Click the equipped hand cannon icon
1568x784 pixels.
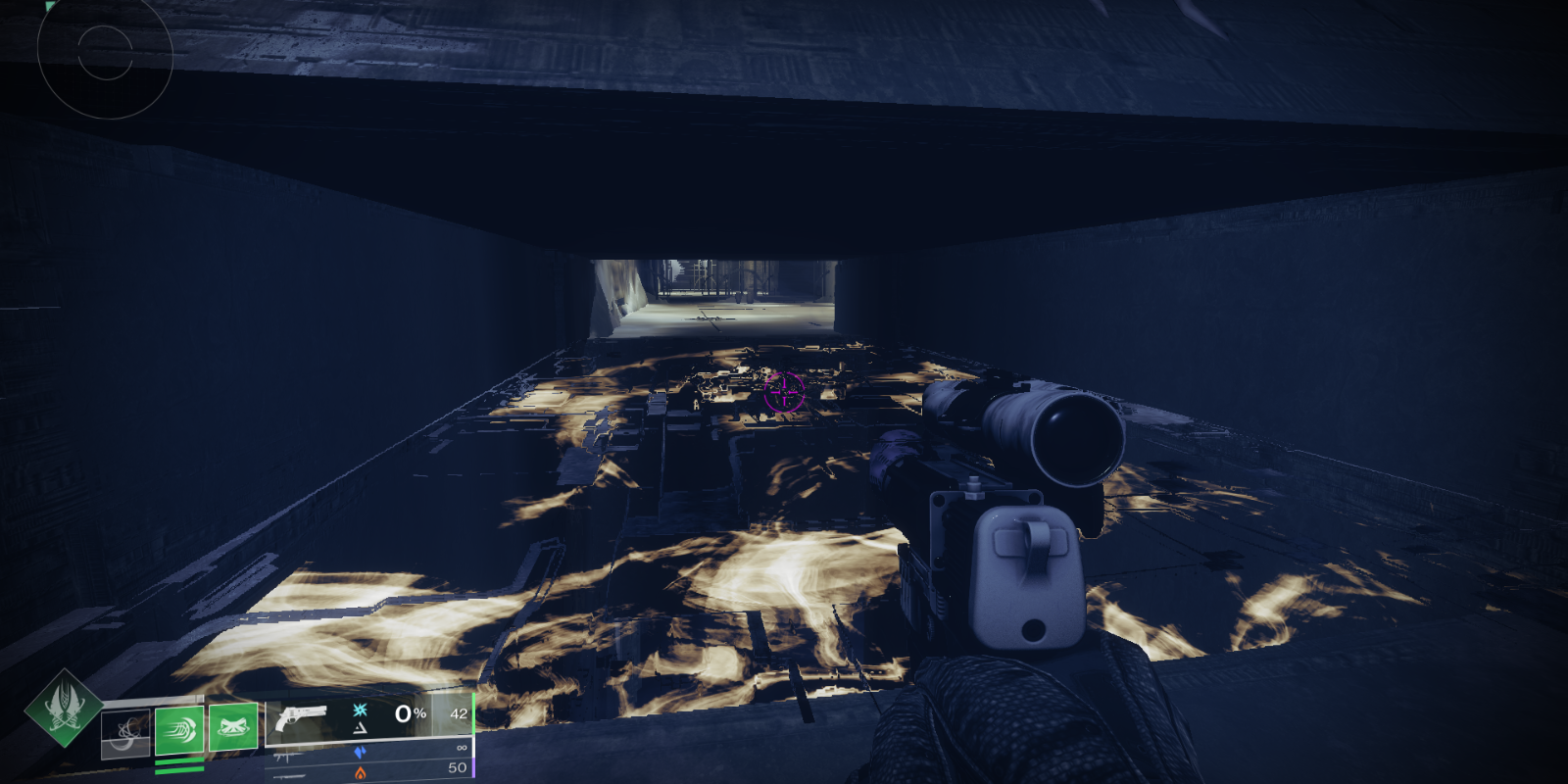click(x=301, y=716)
